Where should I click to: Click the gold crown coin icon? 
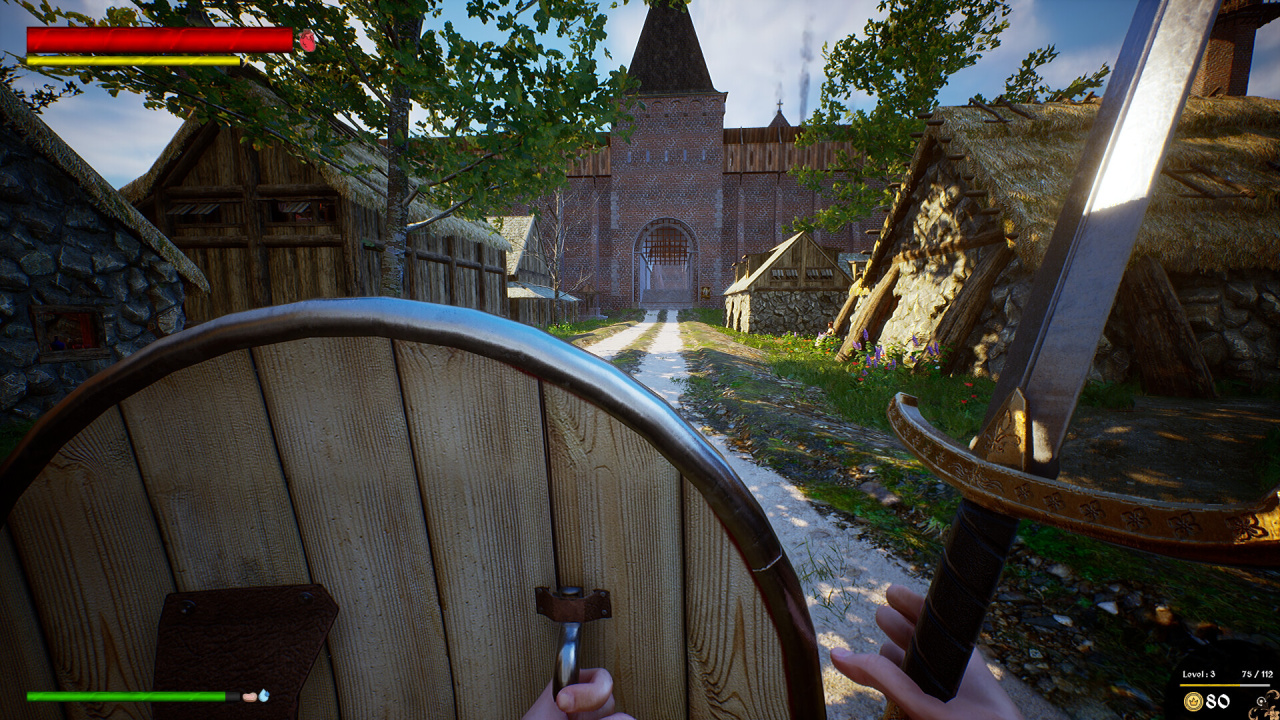[x=1193, y=701]
